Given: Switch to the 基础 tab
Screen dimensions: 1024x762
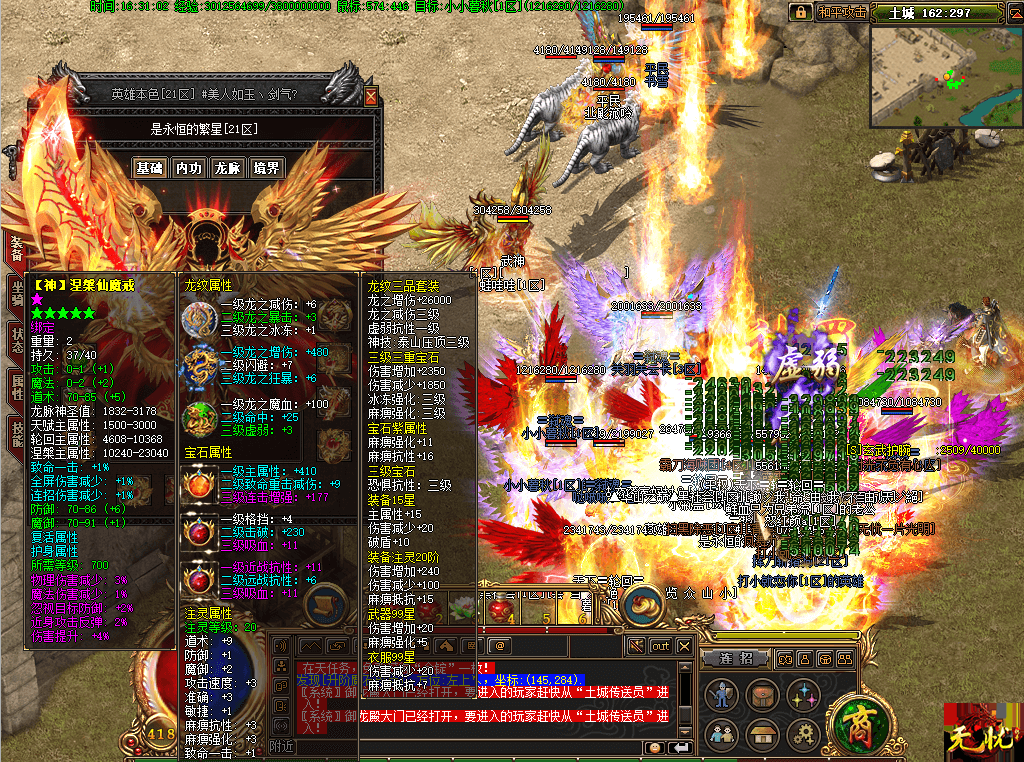Looking at the screenshot, I should (x=149, y=168).
